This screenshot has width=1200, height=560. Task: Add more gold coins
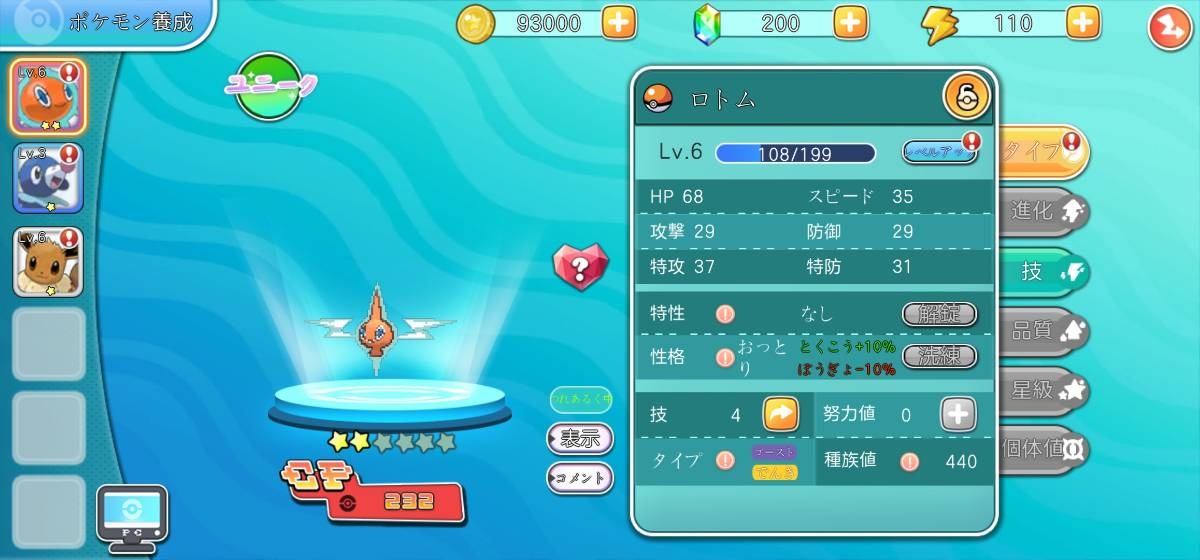click(619, 24)
